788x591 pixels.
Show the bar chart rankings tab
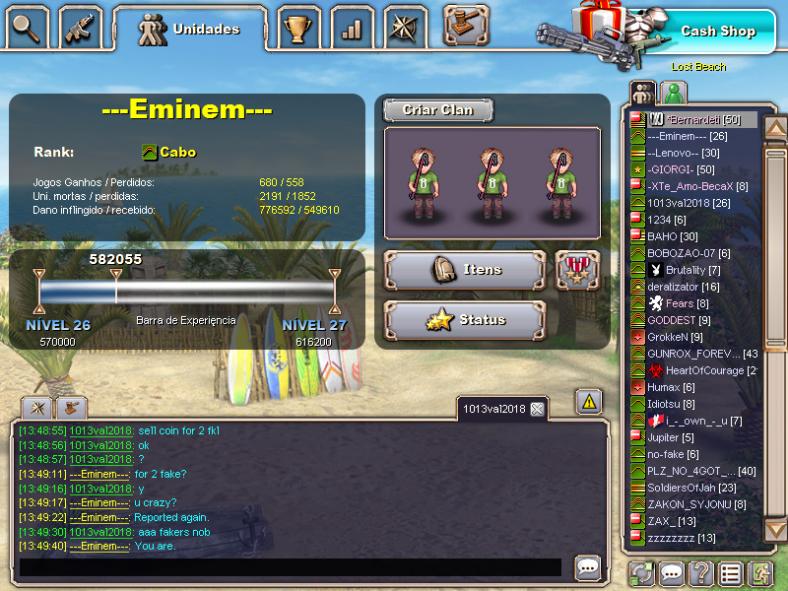(352, 28)
